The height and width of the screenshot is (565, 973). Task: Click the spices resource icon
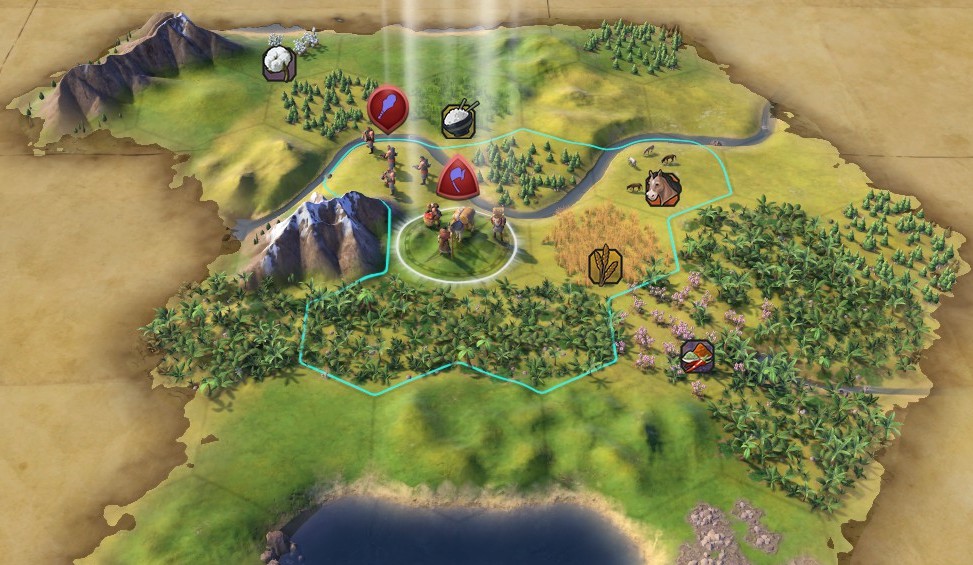696,356
